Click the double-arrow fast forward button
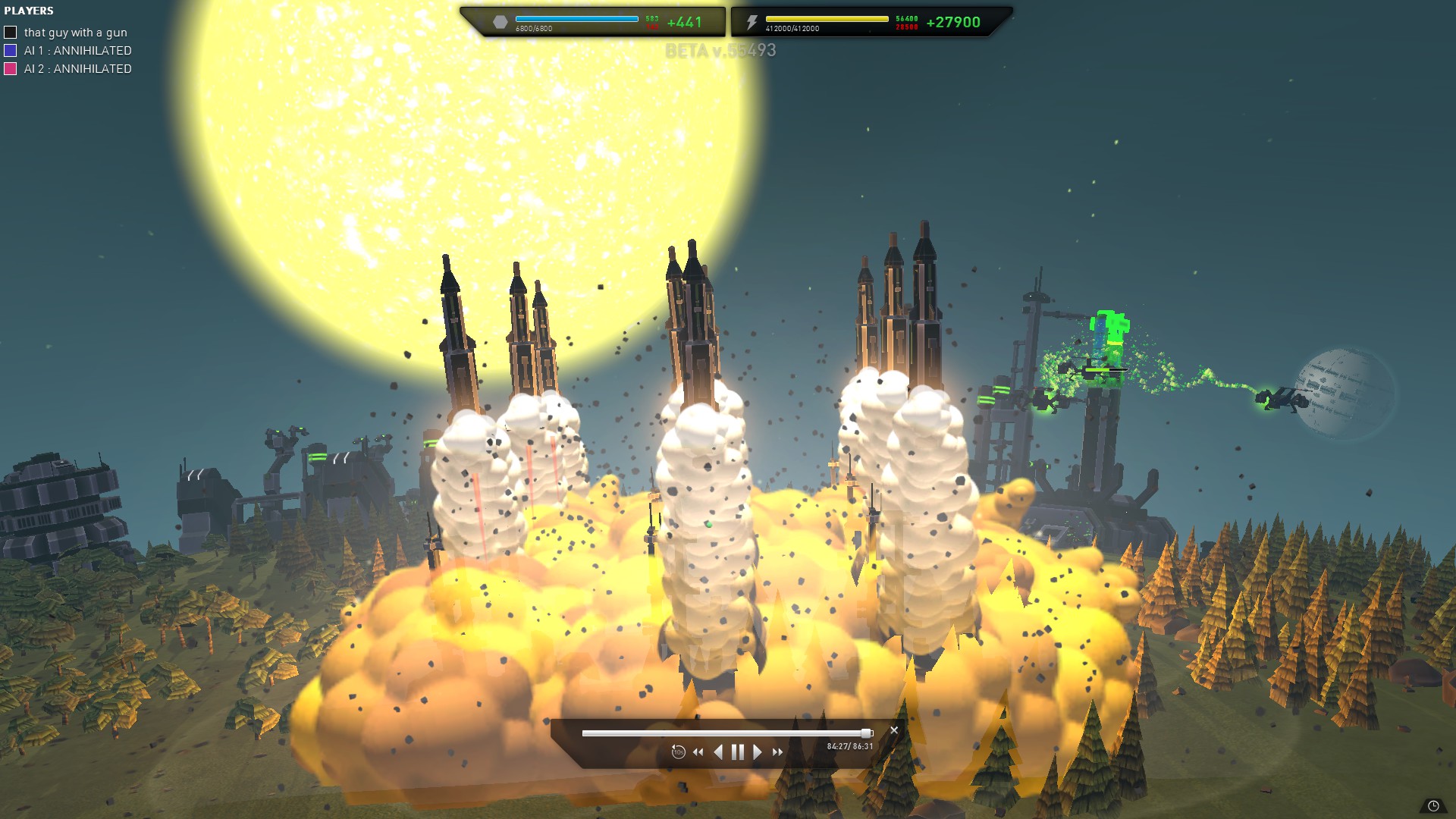 coord(777,752)
